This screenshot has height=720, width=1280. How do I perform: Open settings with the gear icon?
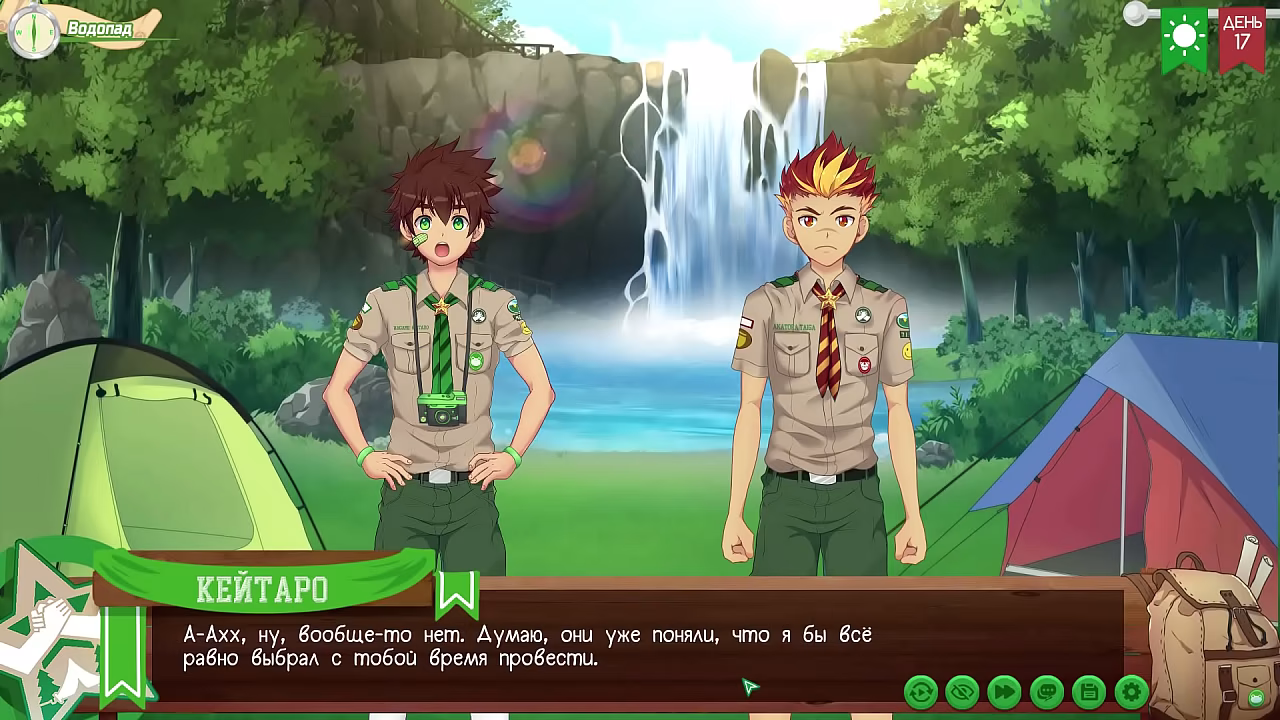[1131, 691]
